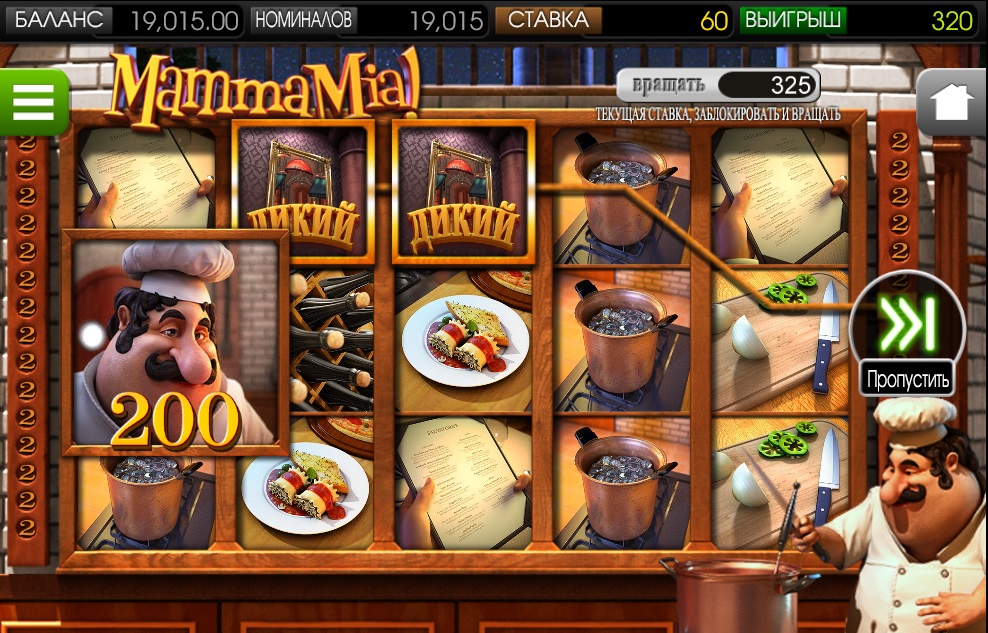Open the green hamburger menu
988x633 pixels.
pos(33,101)
